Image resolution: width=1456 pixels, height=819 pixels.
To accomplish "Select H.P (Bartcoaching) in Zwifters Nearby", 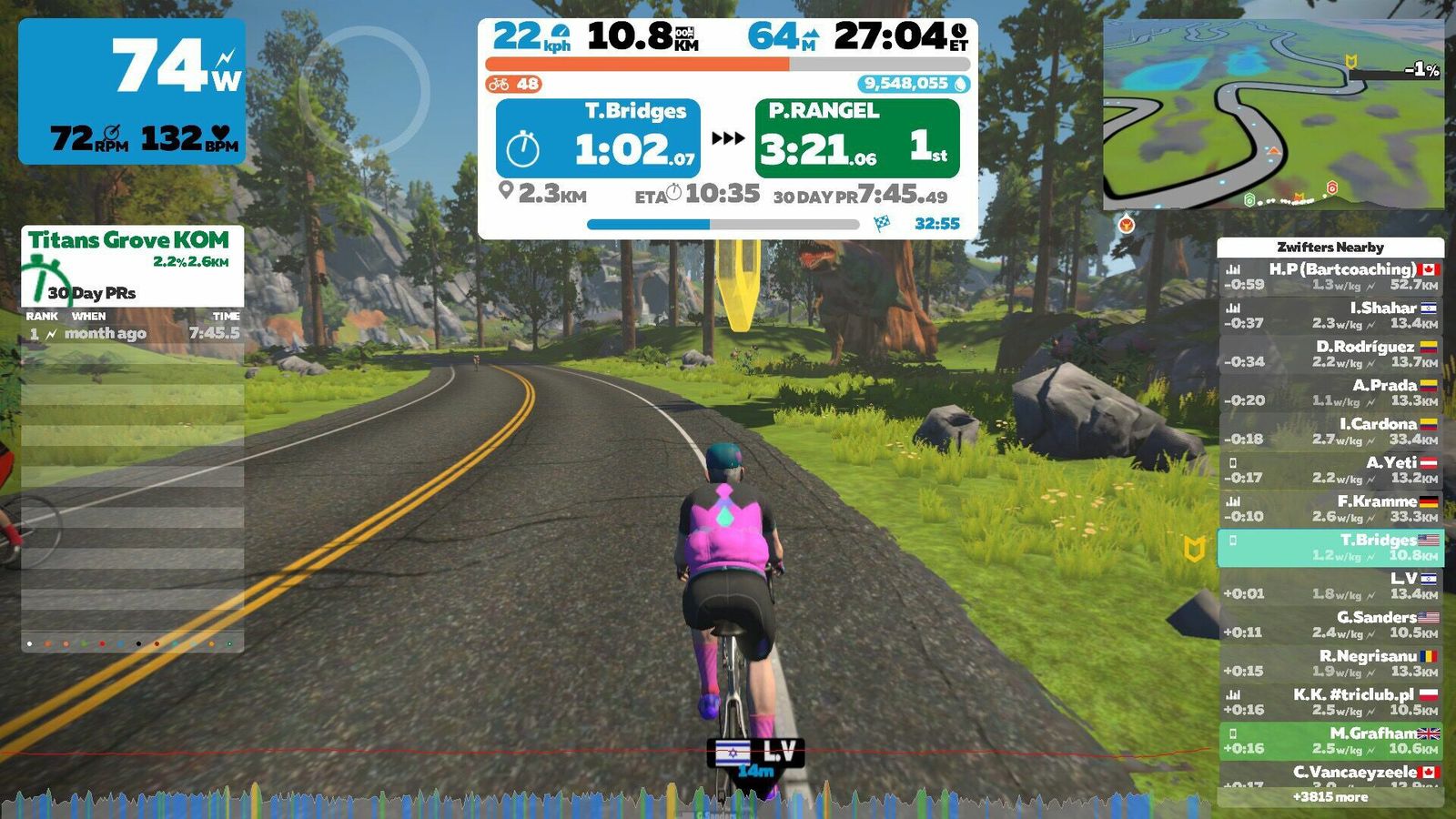I will pos(1330,277).
